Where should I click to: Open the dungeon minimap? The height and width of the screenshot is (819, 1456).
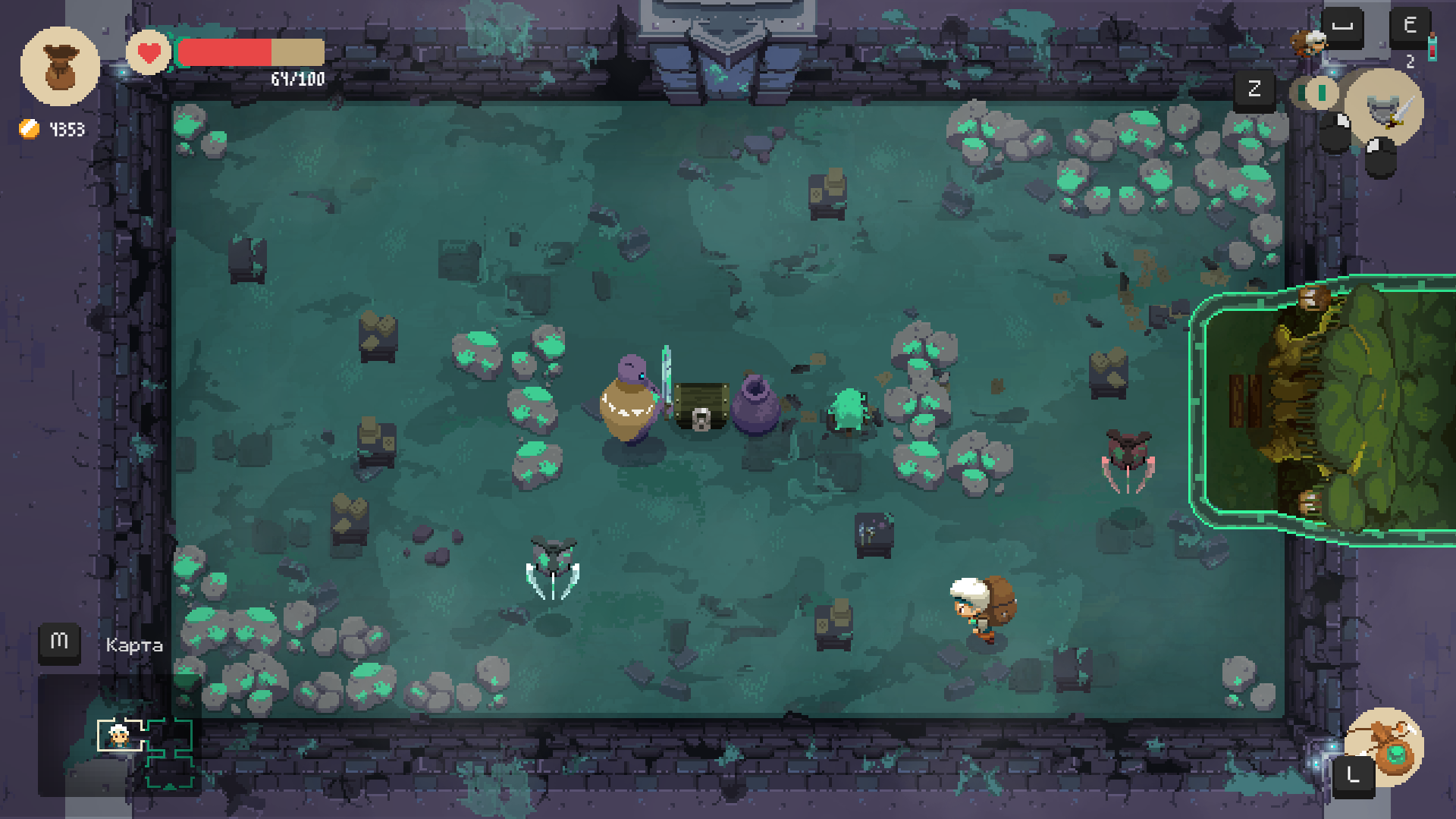click(144, 751)
